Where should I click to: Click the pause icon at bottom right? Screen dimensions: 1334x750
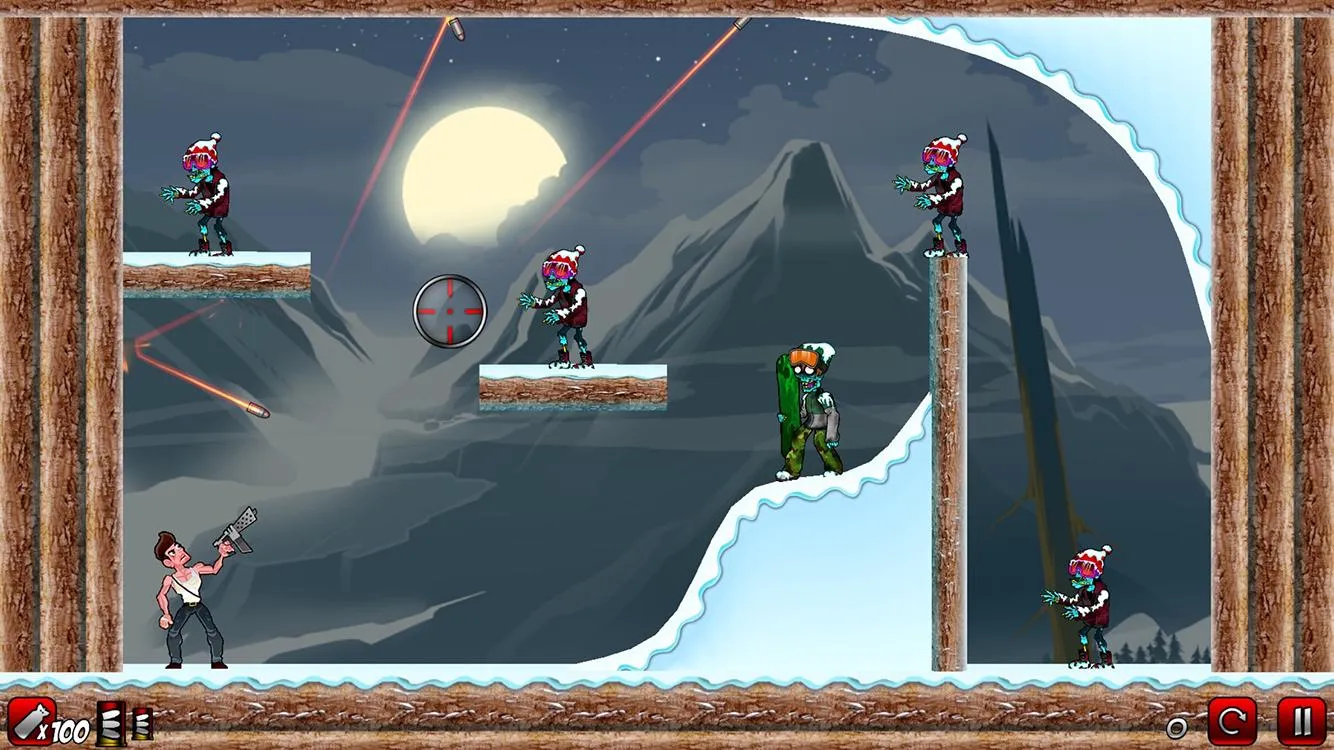click(1301, 721)
